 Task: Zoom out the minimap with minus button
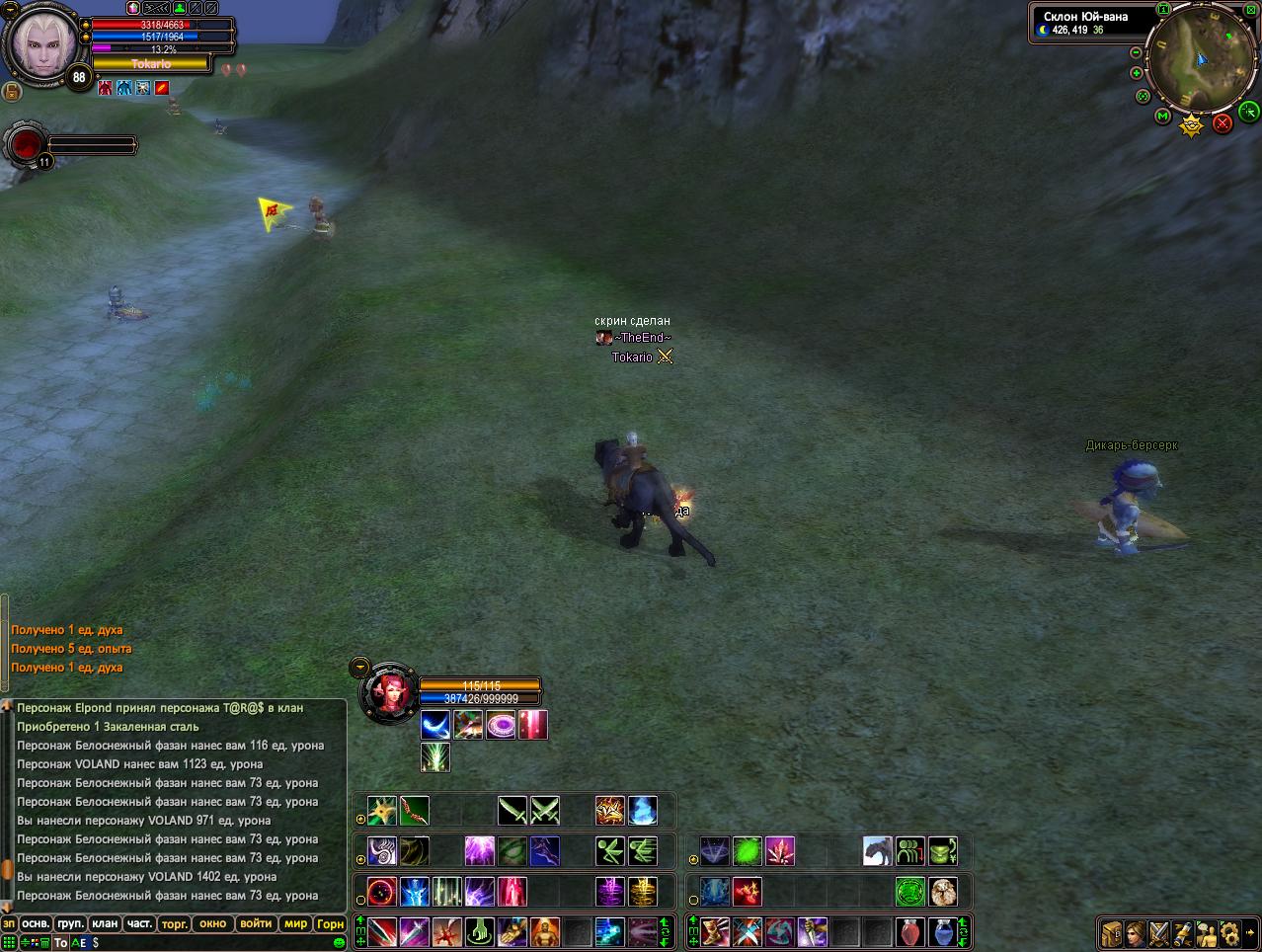1136,52
